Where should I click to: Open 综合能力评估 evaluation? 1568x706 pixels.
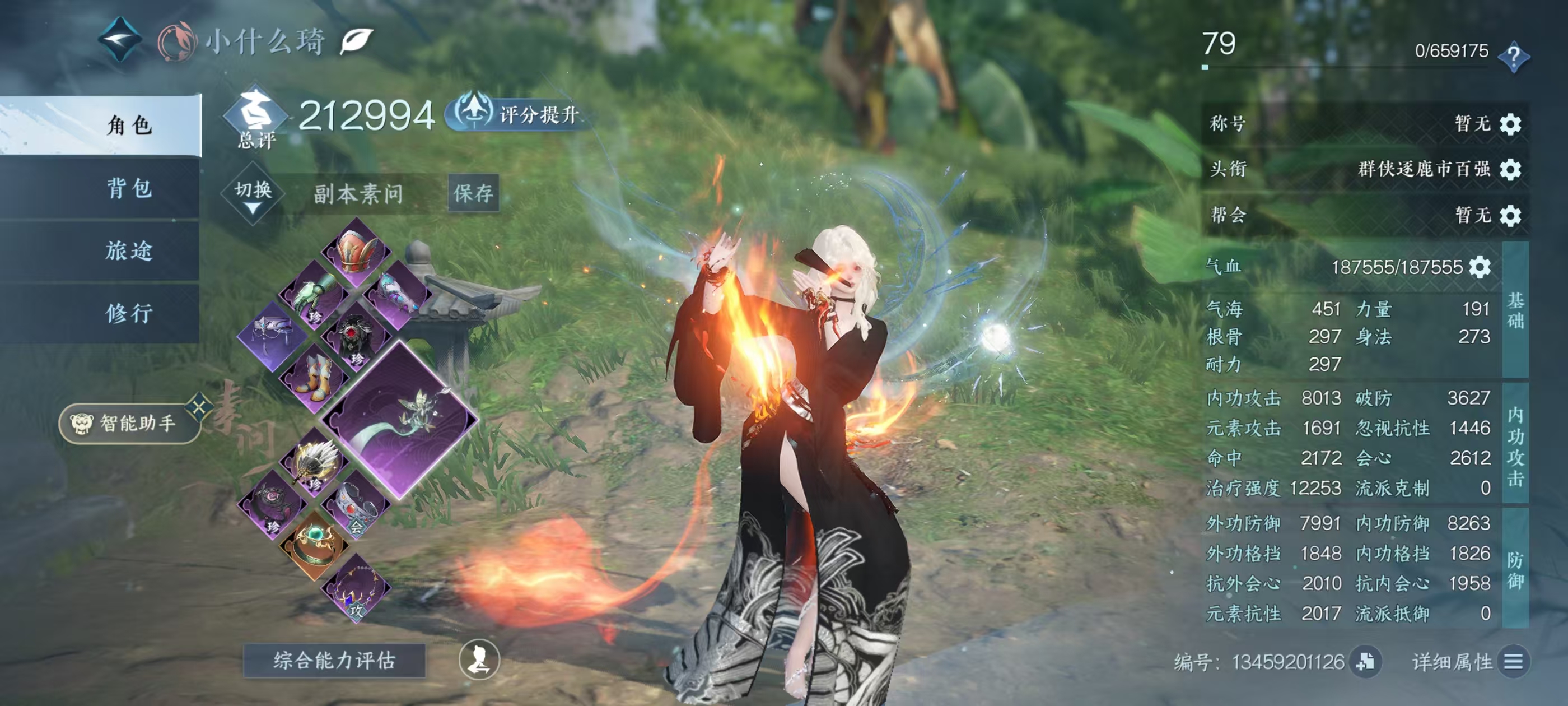point(334,660)
